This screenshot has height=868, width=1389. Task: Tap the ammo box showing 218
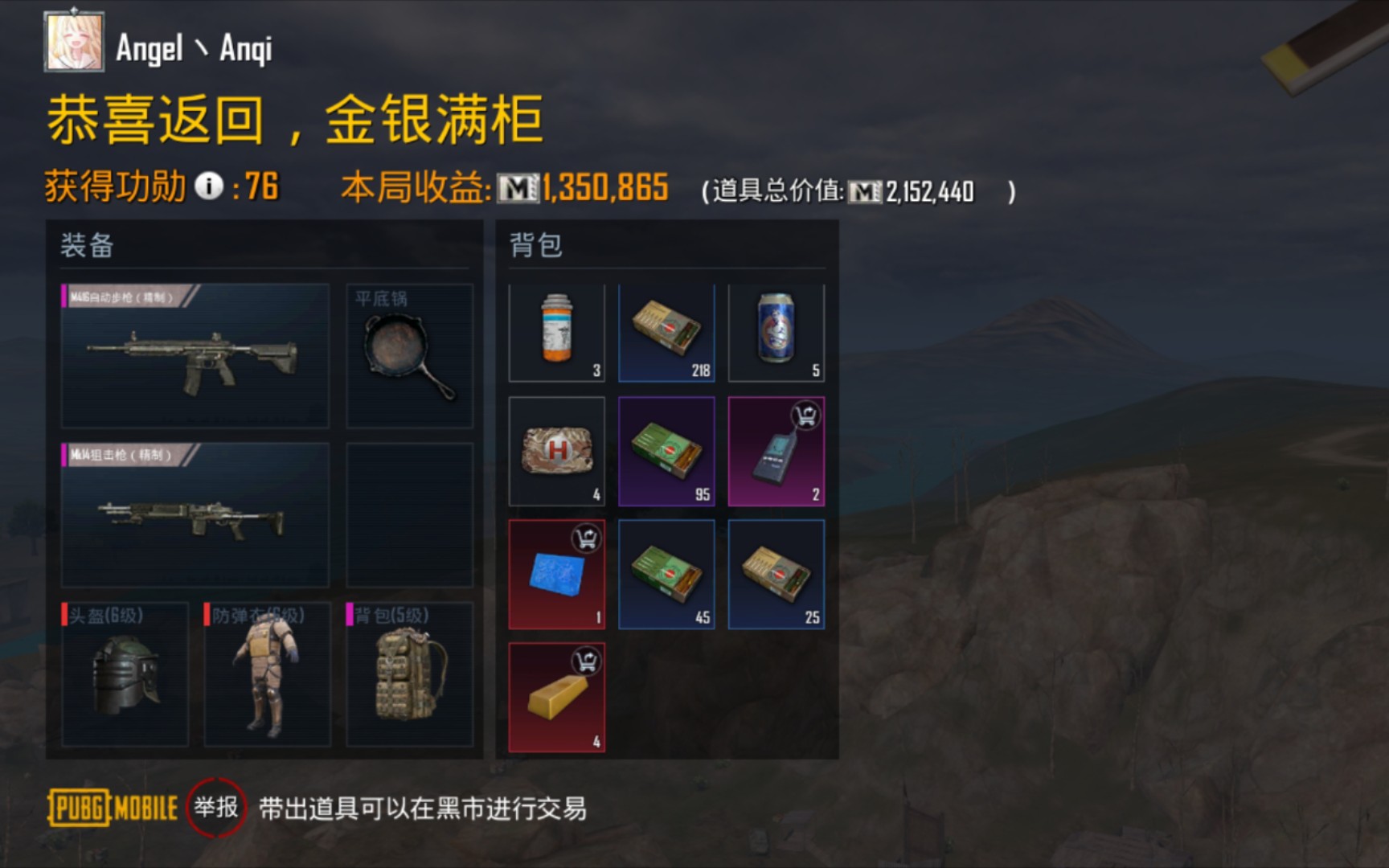click(666, 331)
